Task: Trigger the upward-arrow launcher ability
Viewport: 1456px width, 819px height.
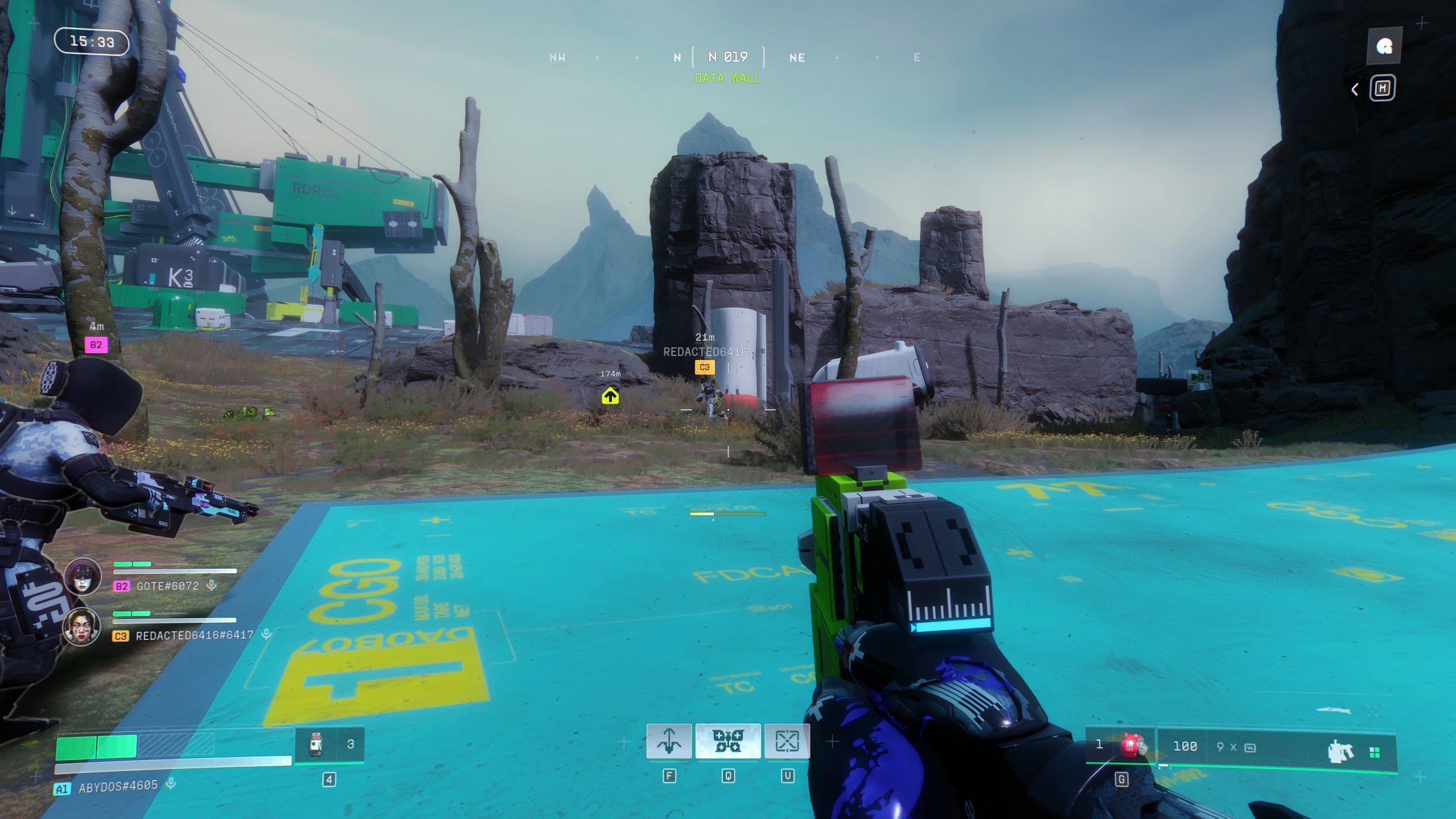Action: [x=669, y=741]
